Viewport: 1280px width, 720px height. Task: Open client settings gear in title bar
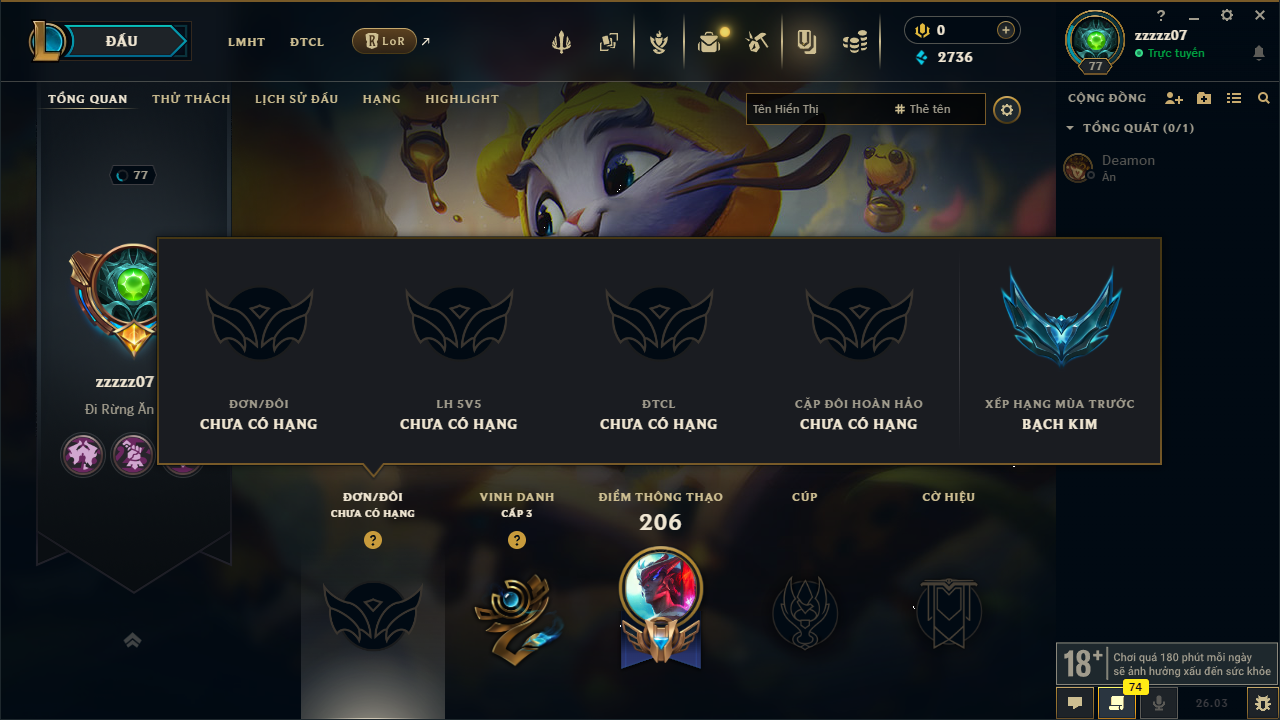coord(1227,15)
